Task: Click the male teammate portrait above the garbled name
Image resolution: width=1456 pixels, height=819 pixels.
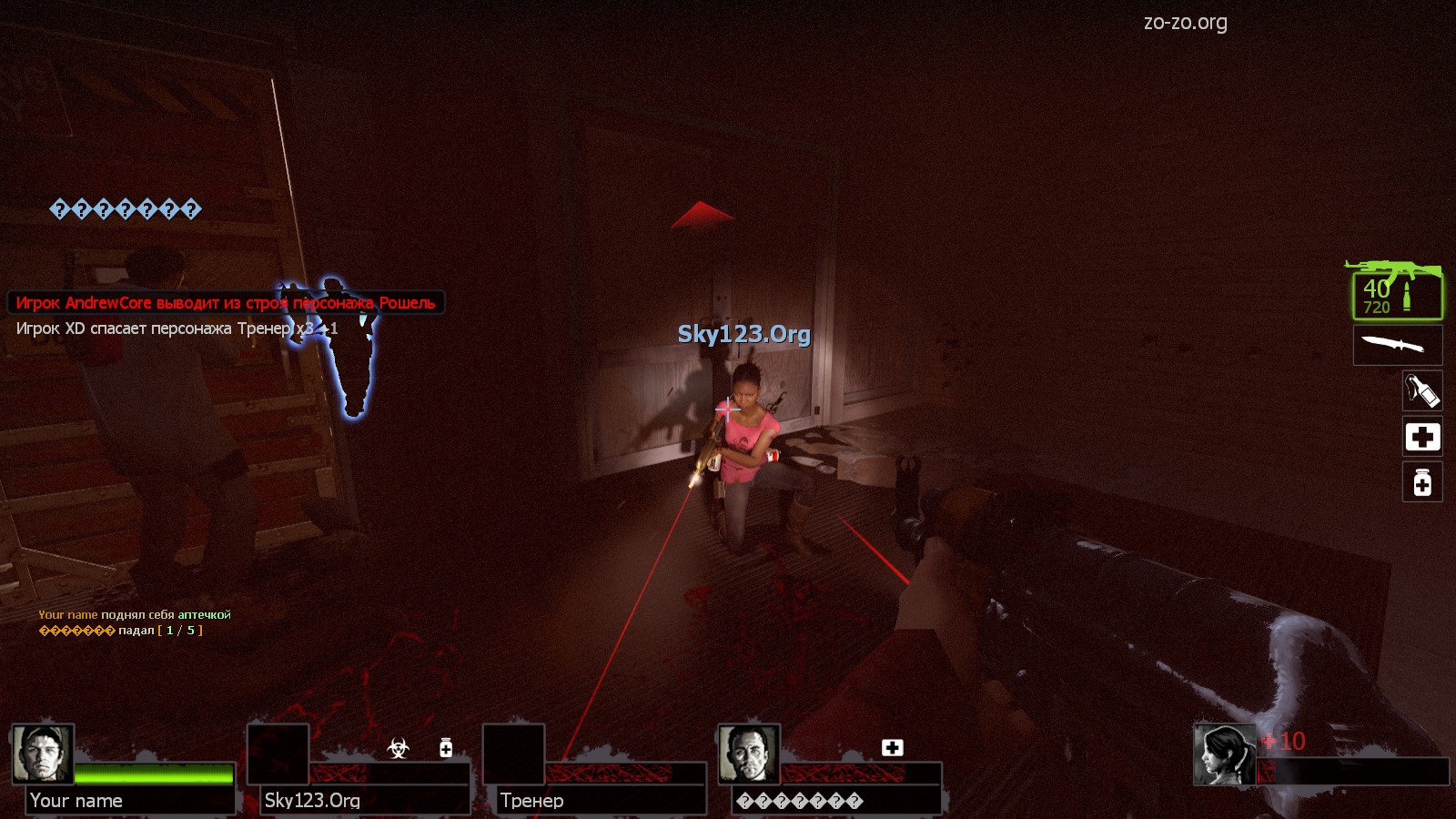Action: 748,753
